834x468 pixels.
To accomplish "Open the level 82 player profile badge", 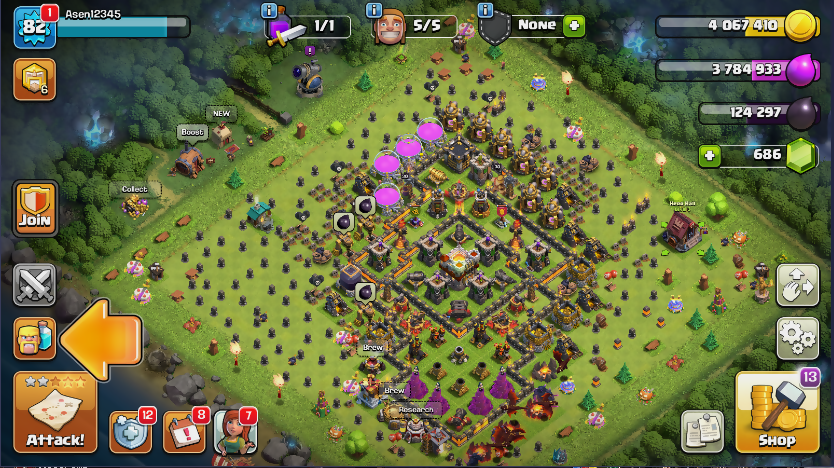I will coord(33,27).
